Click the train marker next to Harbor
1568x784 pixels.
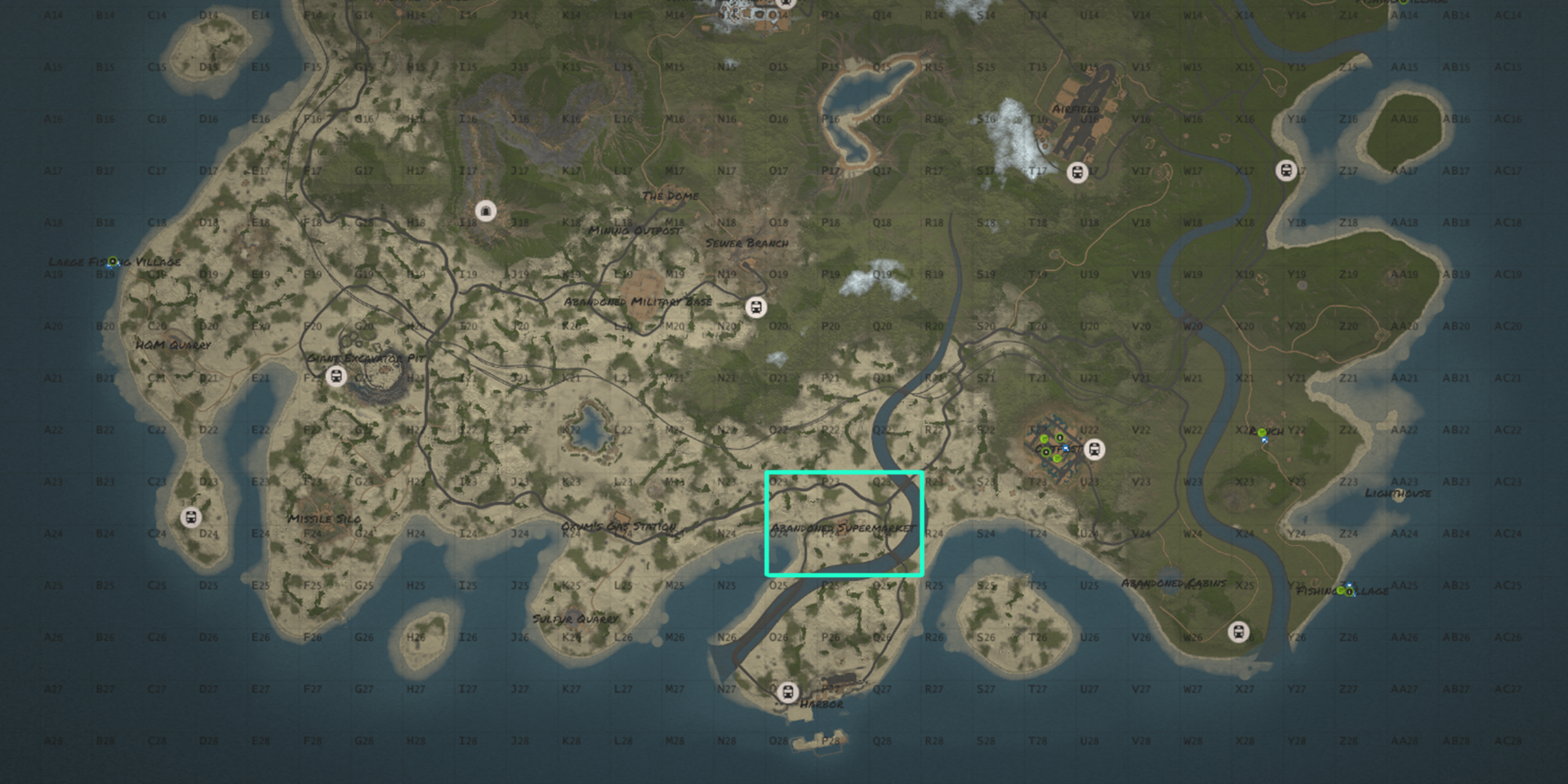tap(787, 693)
